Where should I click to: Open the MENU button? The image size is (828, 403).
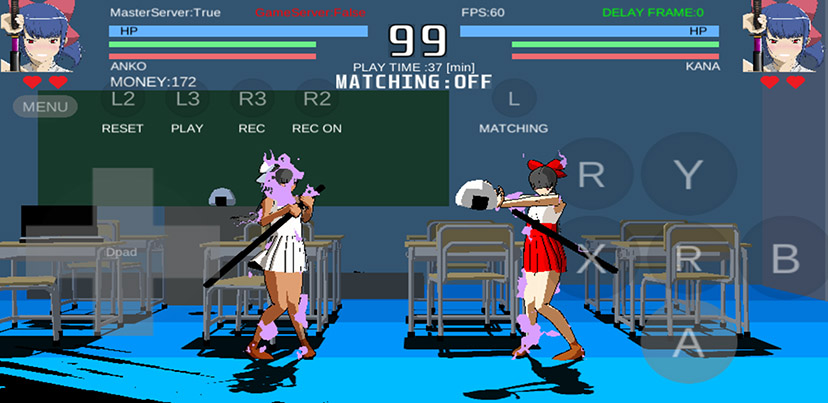(45, 106)
